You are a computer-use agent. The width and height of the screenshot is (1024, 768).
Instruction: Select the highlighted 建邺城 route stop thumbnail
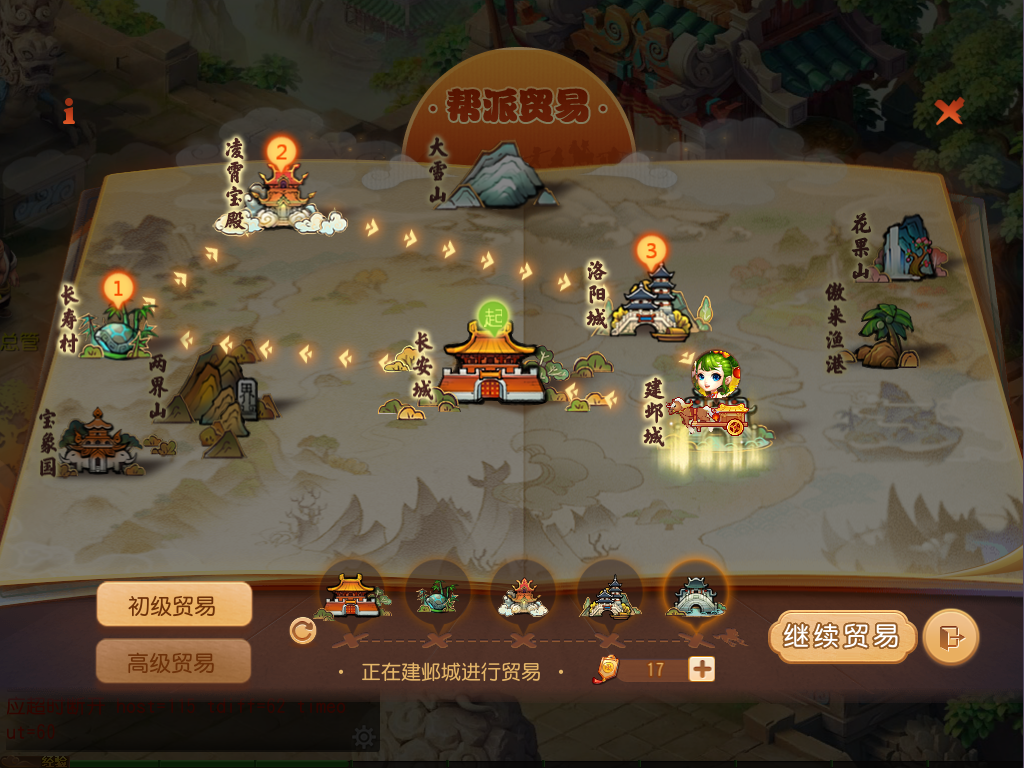[x=696, y=593]
